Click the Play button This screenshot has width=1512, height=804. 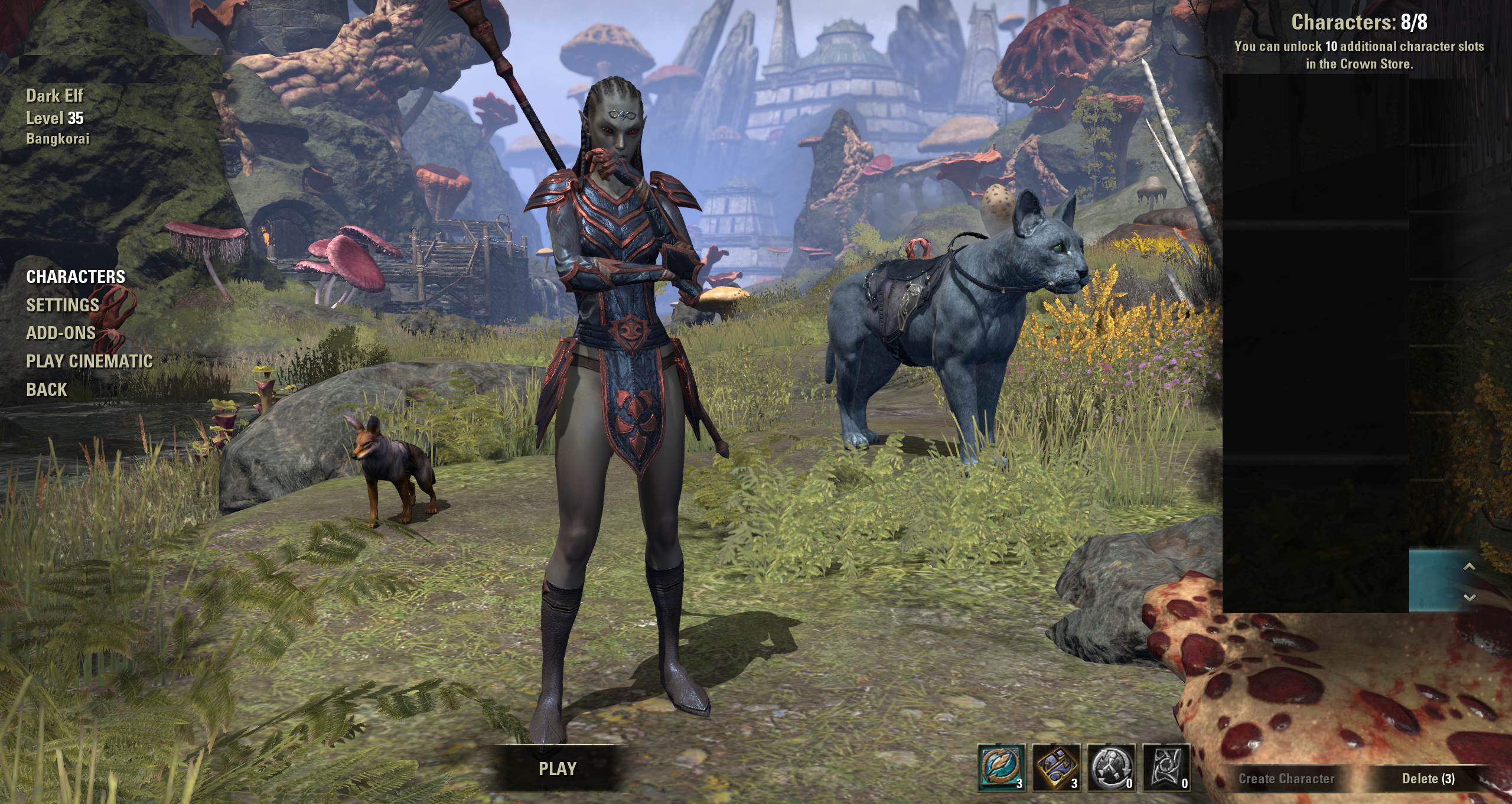[x=557, y=769]
